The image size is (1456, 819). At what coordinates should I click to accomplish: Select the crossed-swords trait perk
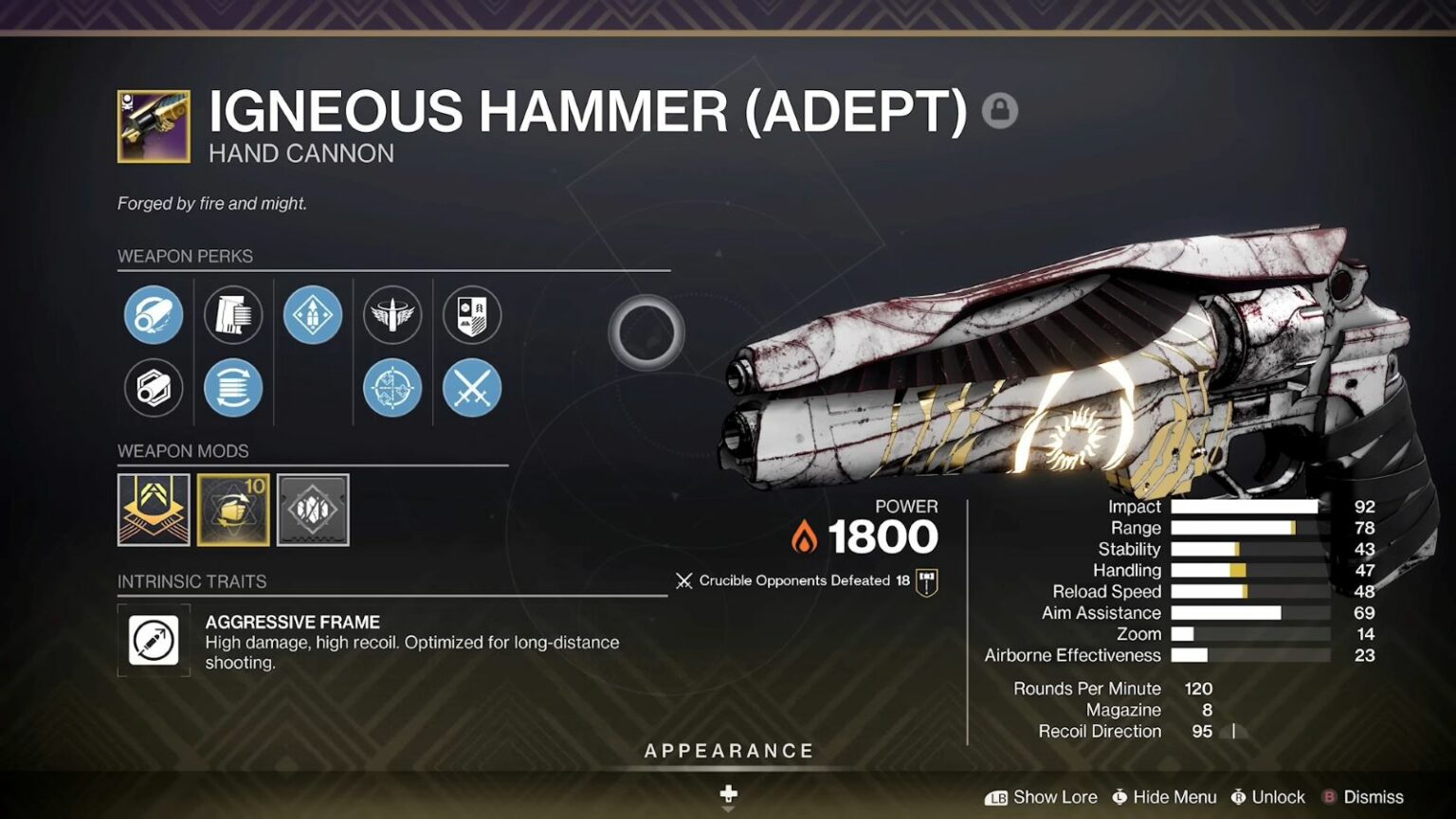(472, 388)
